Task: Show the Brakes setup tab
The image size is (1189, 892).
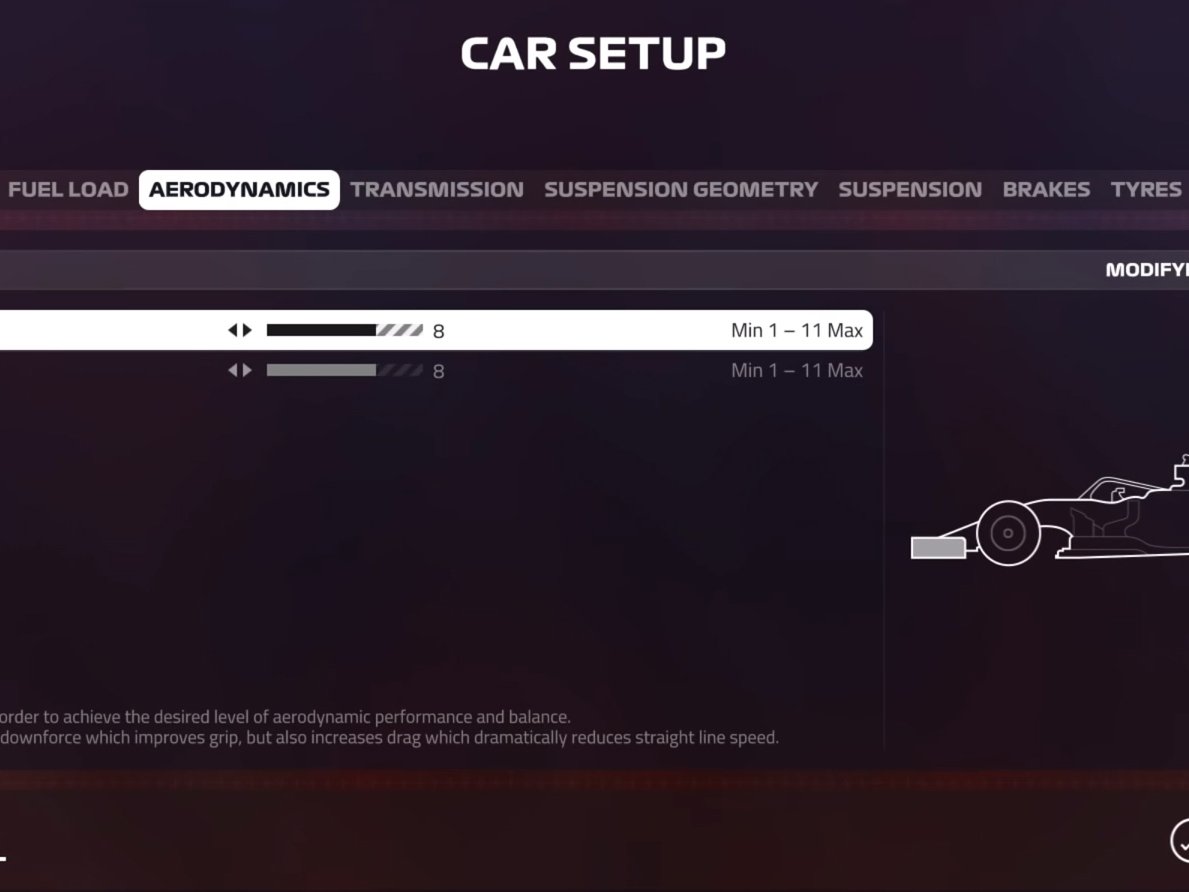Action: click(1046, 190)
